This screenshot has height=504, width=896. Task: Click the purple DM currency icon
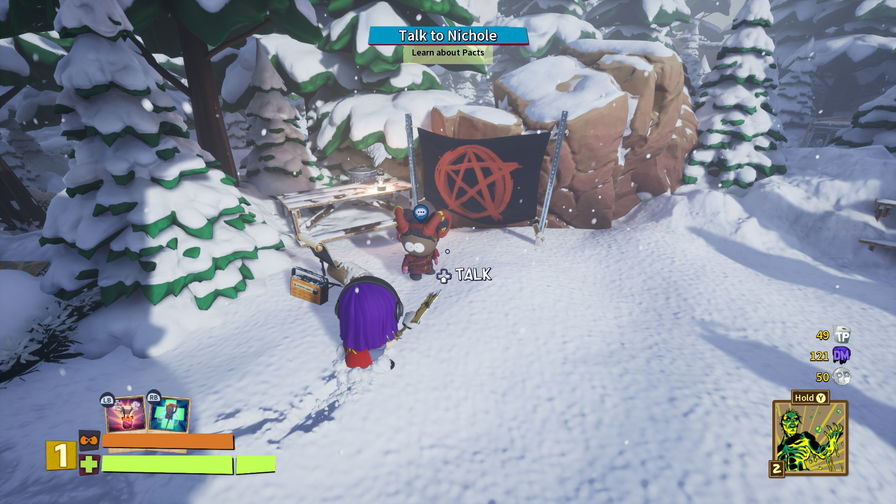(x=842, y=356)
